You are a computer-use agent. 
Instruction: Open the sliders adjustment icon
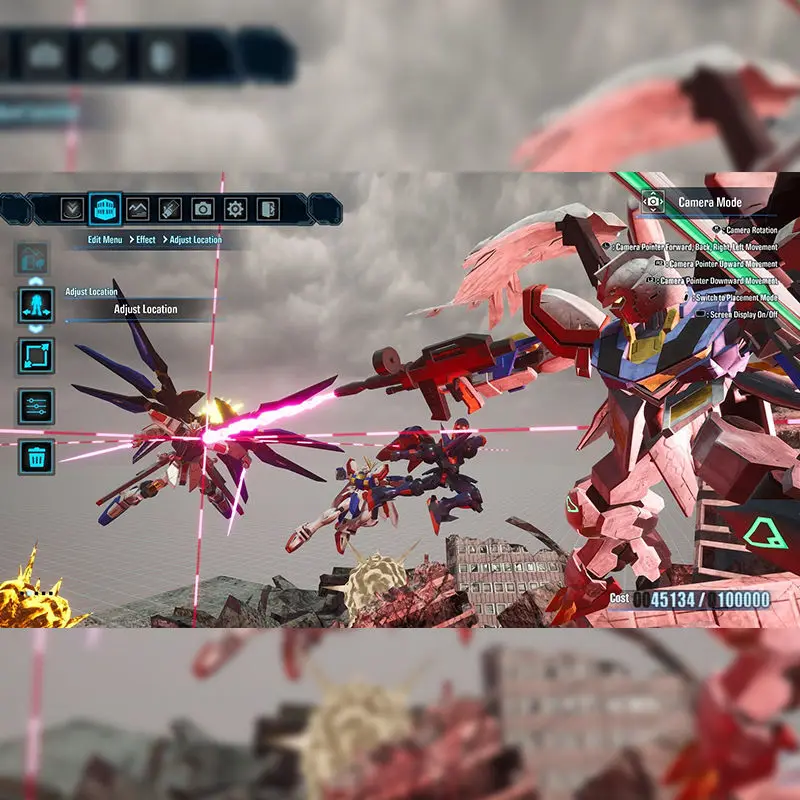(x=36, y=407)
